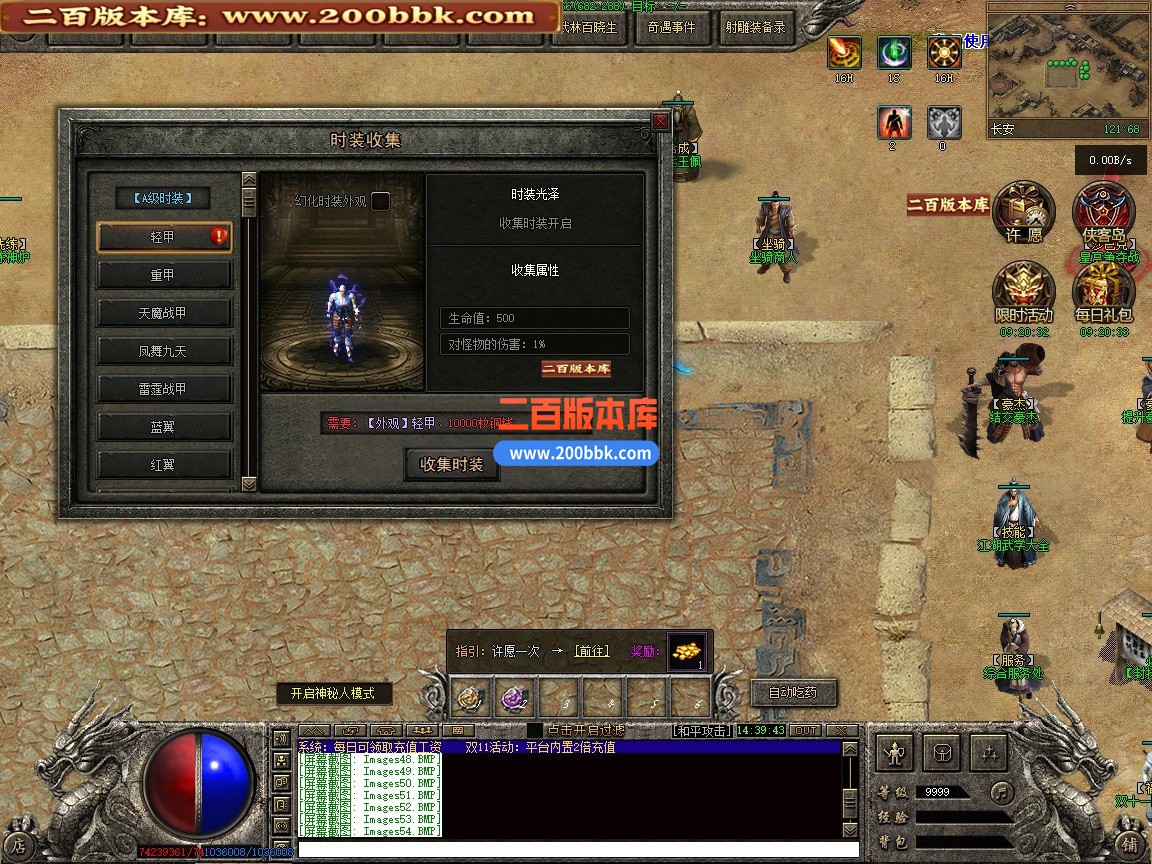Viewport: 1152px width, 864px height.
Task: Open the 奇遇事件 menu
Action: click(x=672, y=28)
